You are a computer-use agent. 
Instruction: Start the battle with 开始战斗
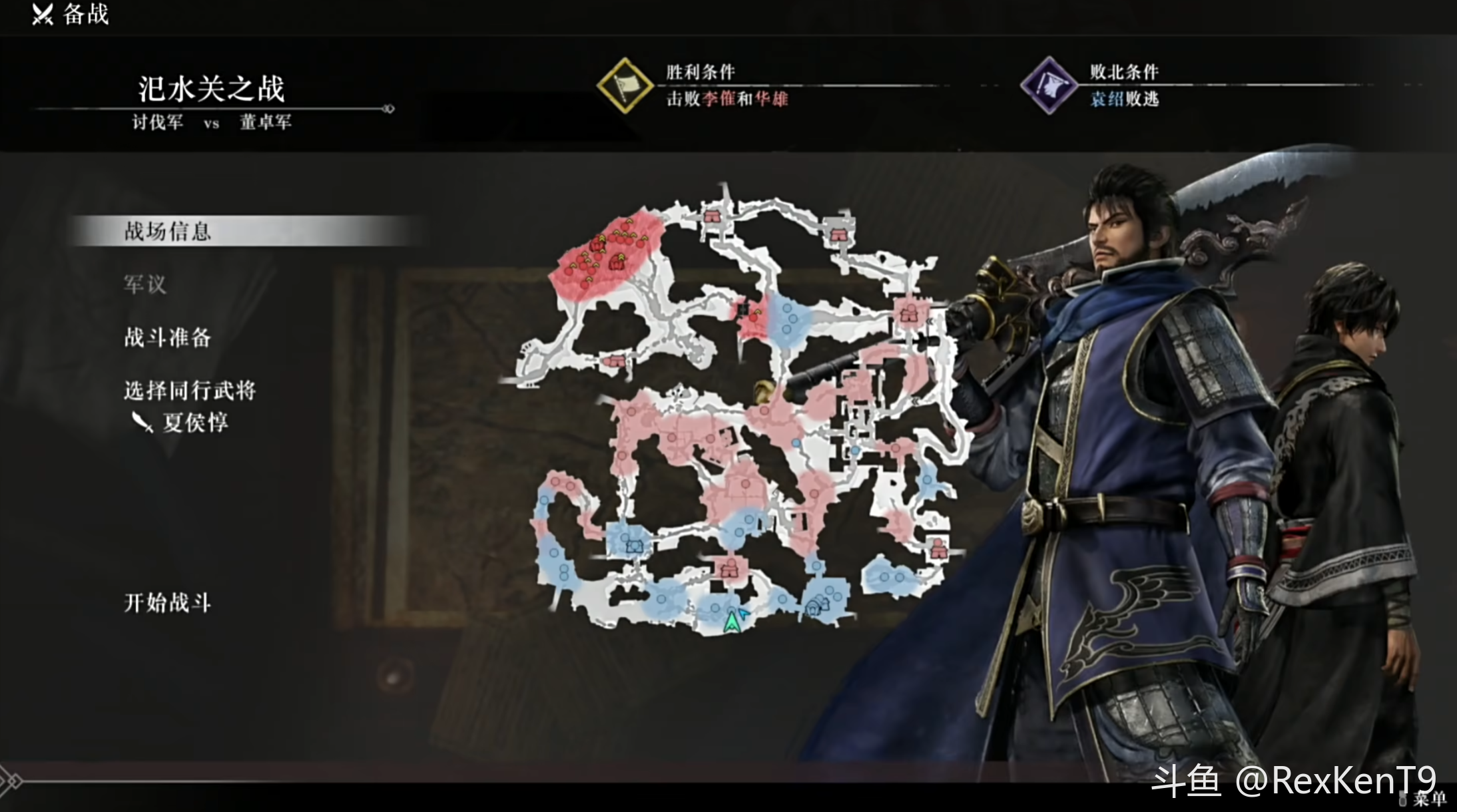(167, 603)
